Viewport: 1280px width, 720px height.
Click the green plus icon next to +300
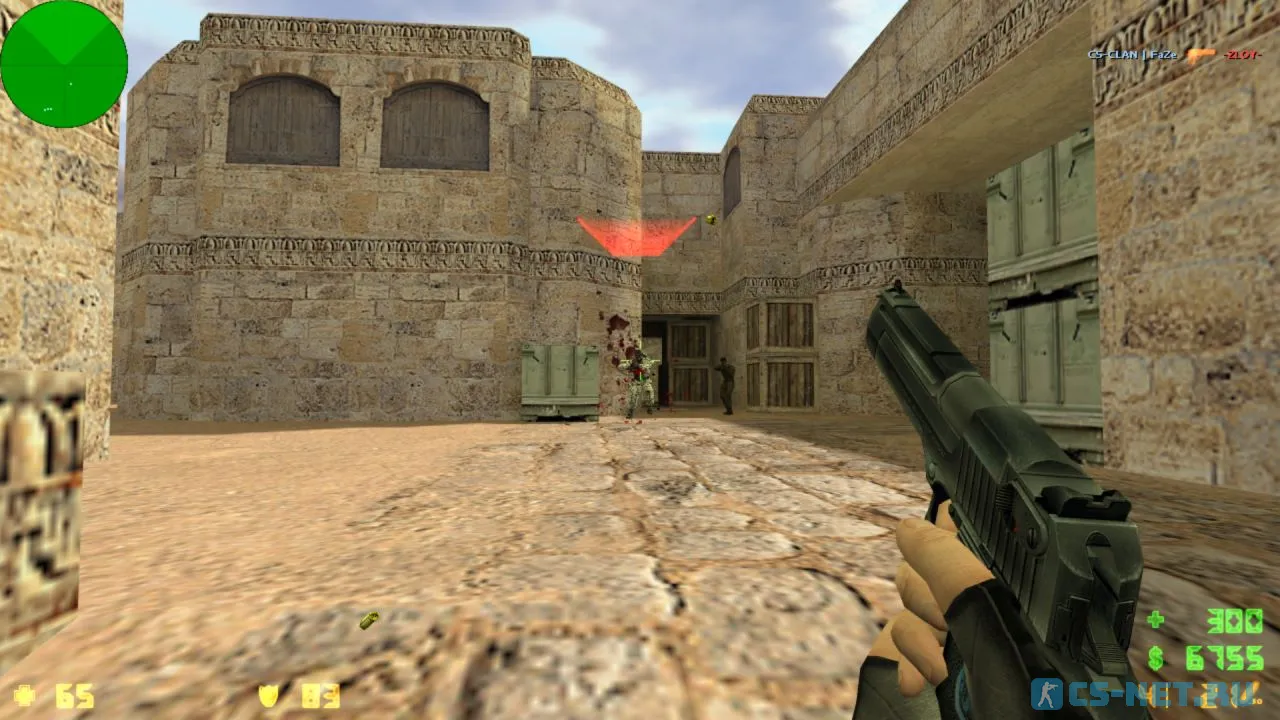click(1156, 618)
